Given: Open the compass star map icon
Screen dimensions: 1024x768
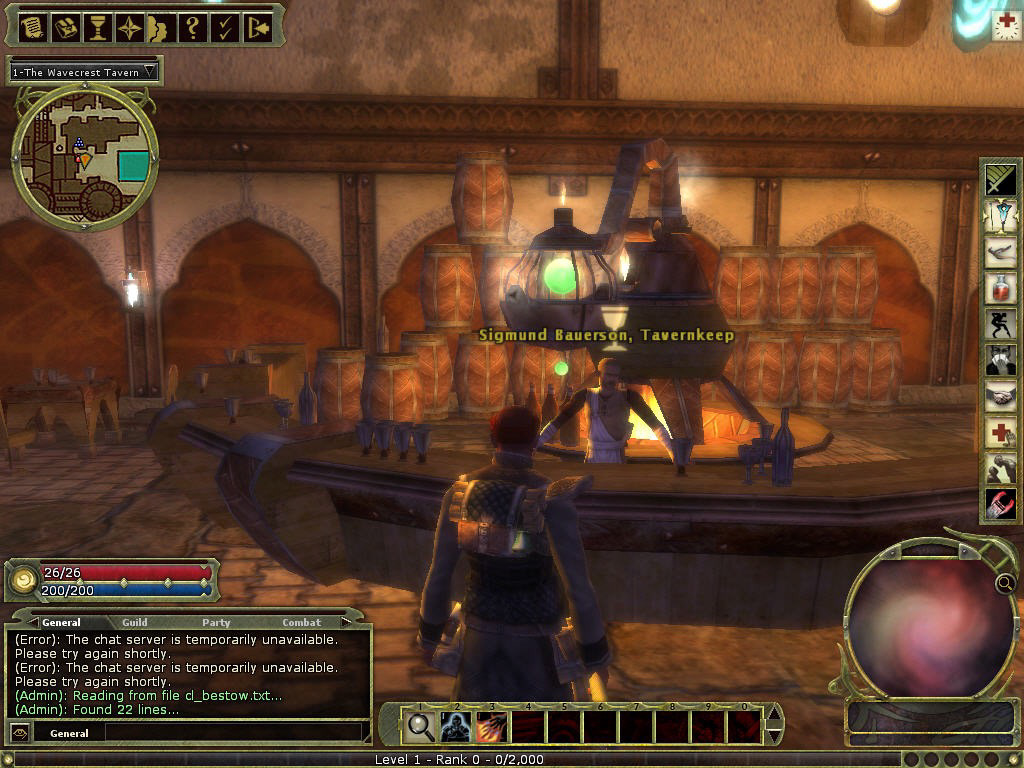Looking at the screenshot, I should (x=129, y=27).
